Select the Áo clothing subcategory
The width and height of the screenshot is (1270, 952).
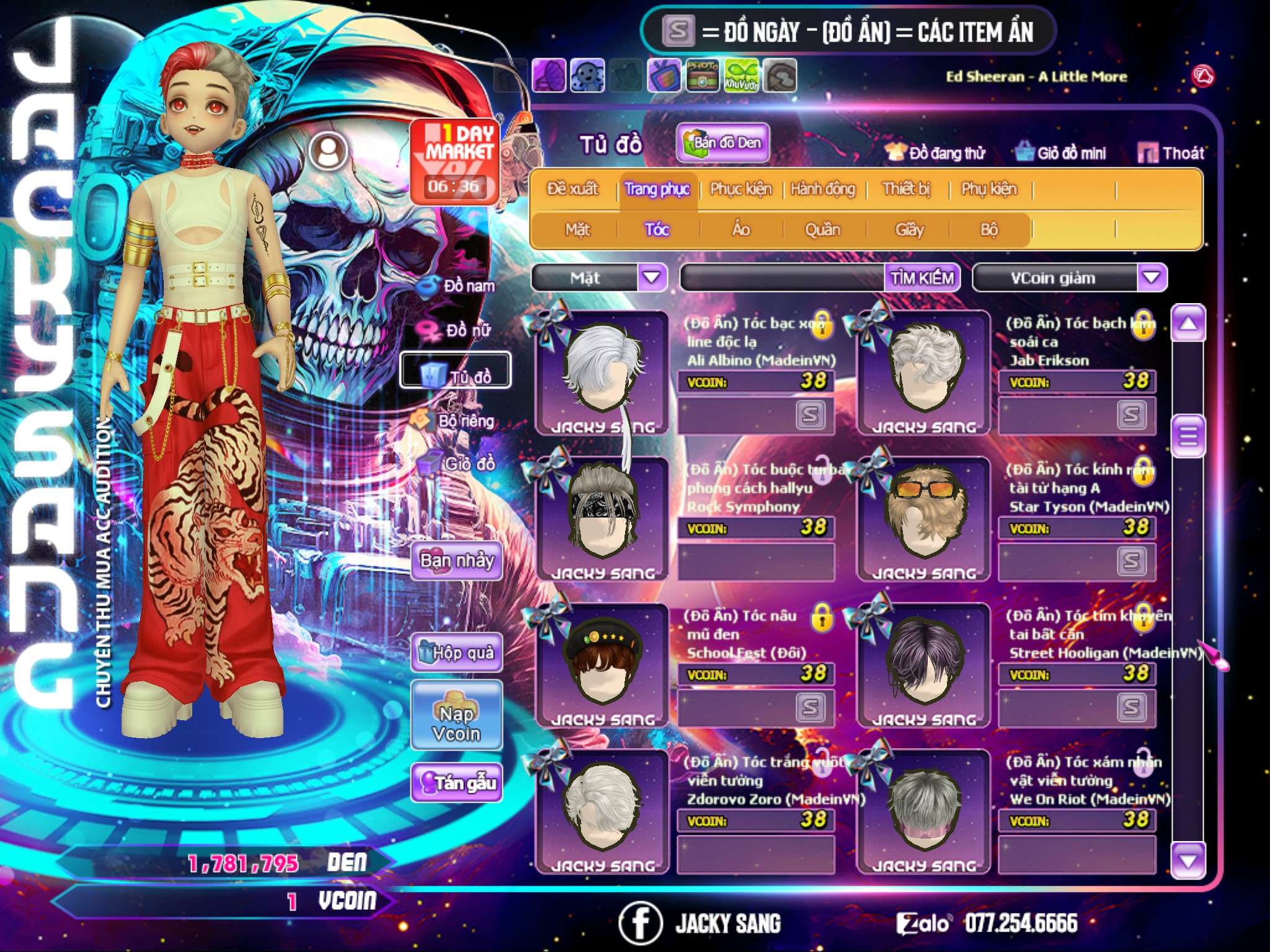[741, 230]
